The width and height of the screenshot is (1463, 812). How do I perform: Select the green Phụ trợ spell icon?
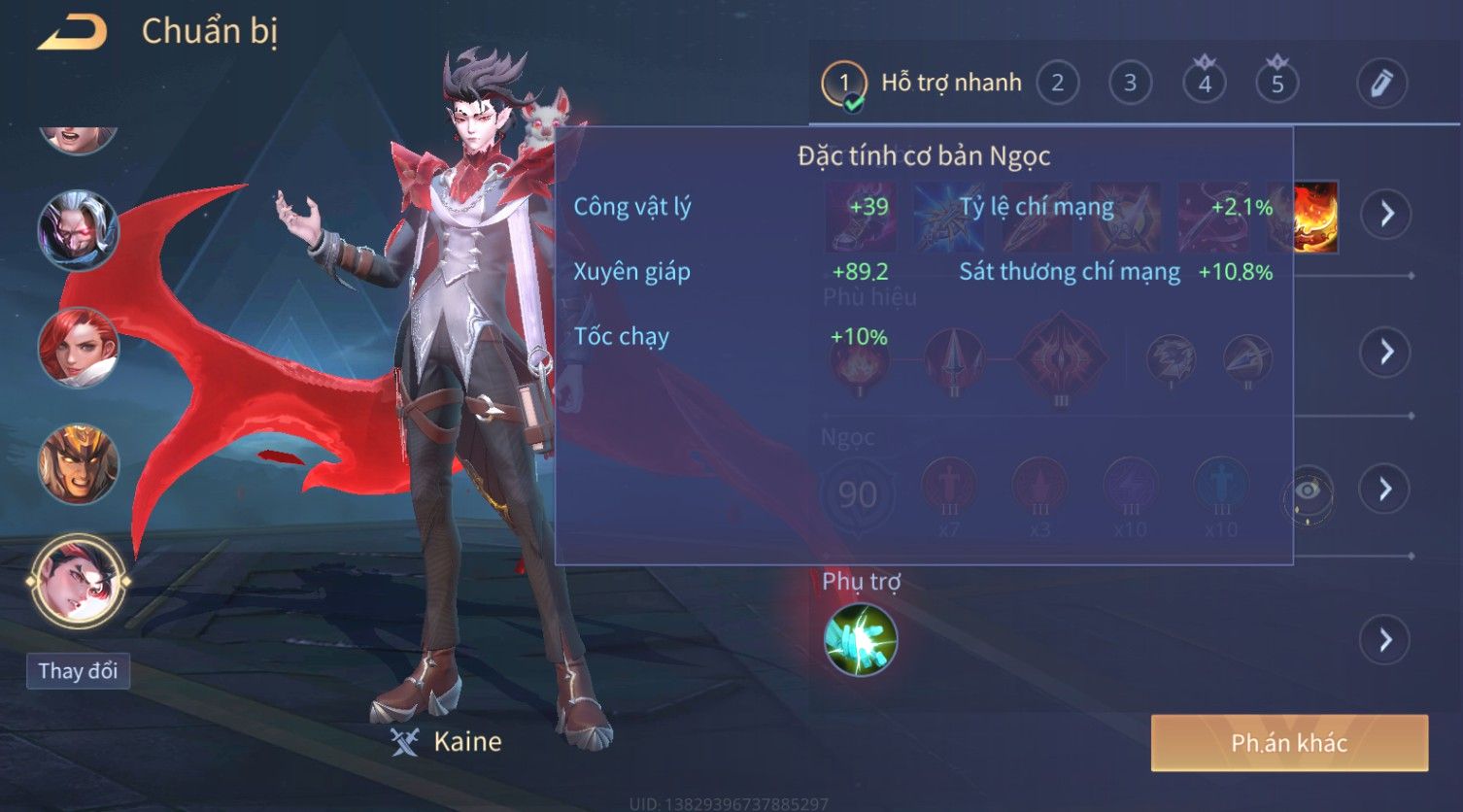pos(861,640)
